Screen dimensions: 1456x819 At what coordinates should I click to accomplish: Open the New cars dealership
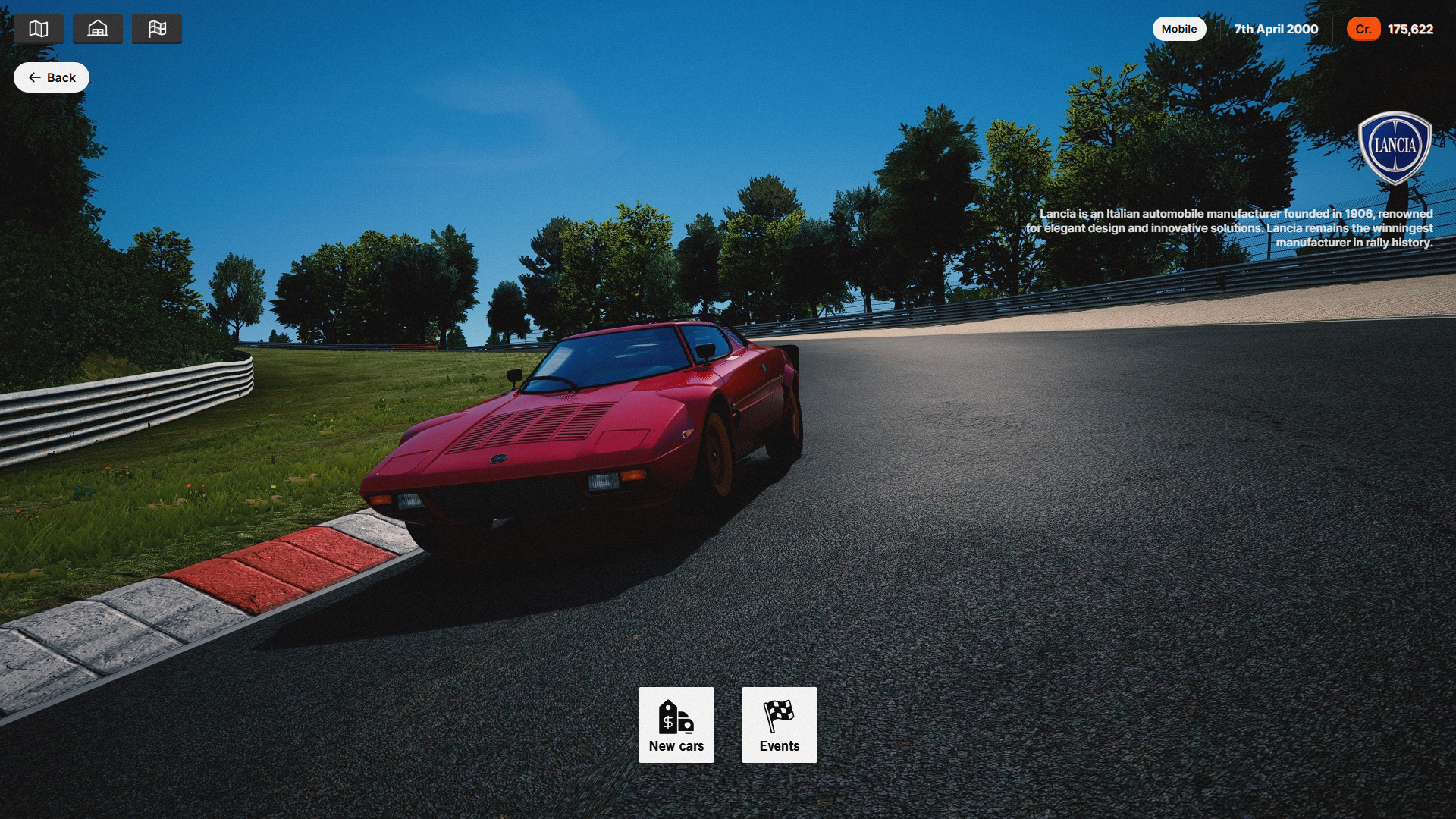pos(676,725)
